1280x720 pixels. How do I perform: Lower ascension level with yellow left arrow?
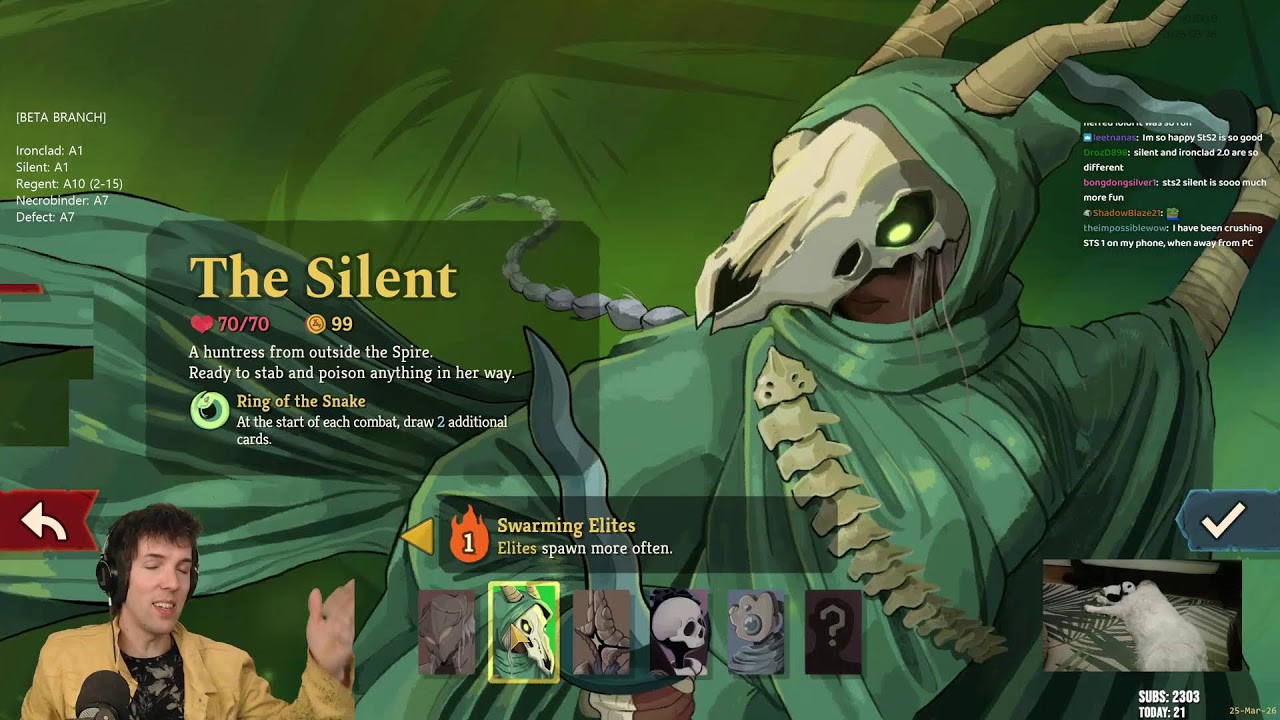pos(418,537)
